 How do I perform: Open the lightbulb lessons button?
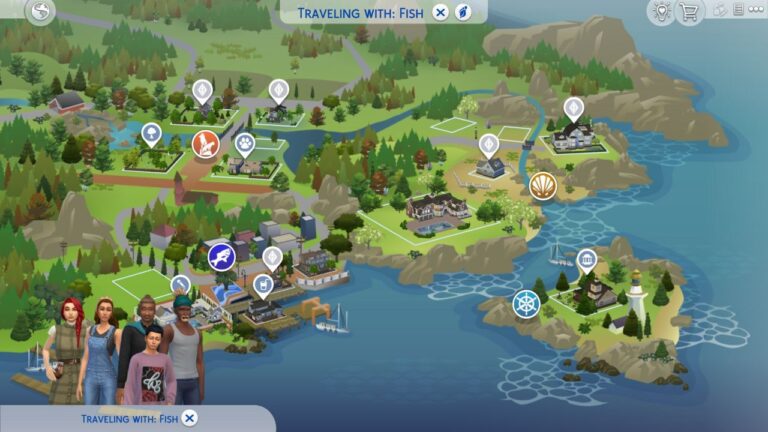point(660,12)
